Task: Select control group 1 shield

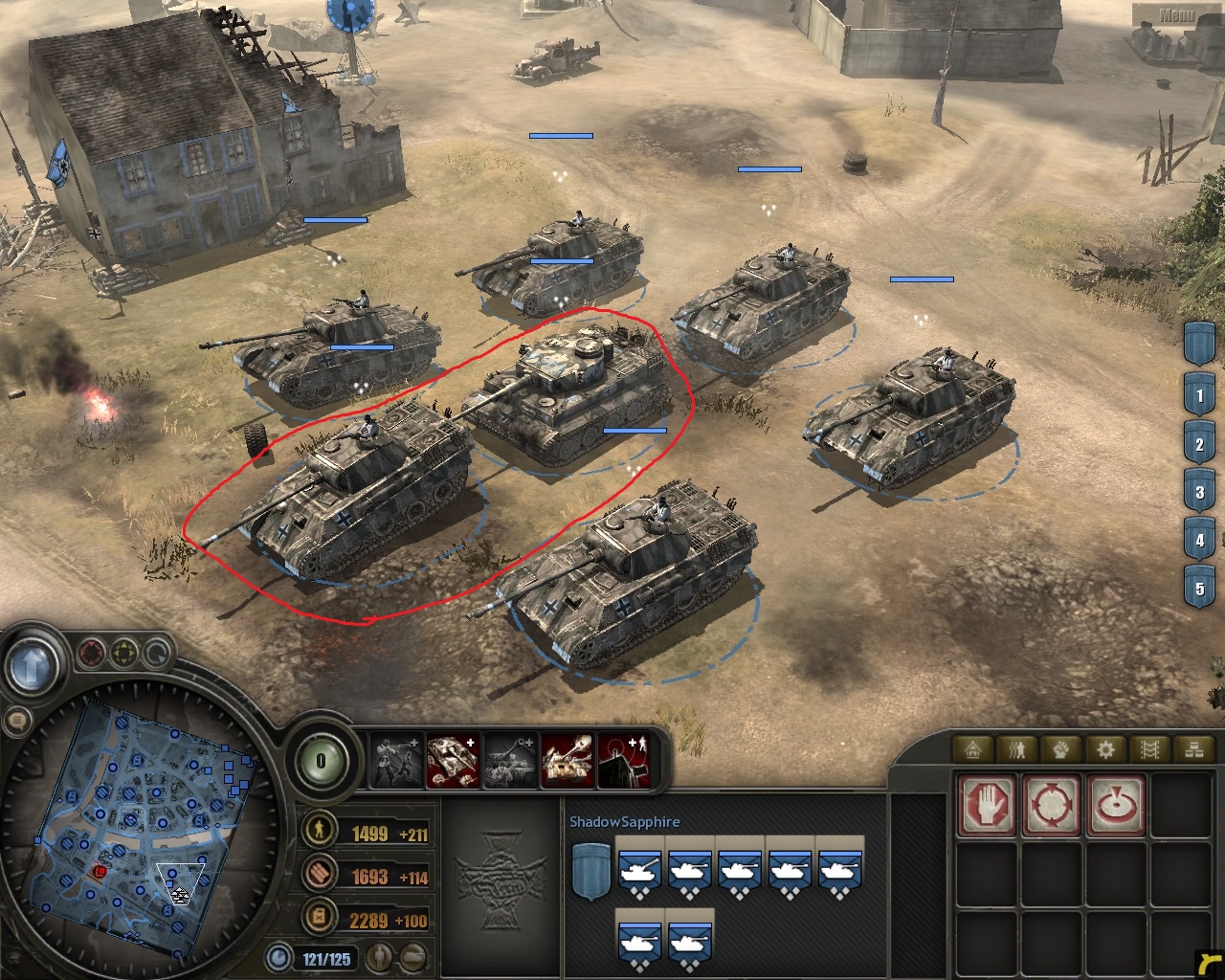Action: [x=1199, y=396]
